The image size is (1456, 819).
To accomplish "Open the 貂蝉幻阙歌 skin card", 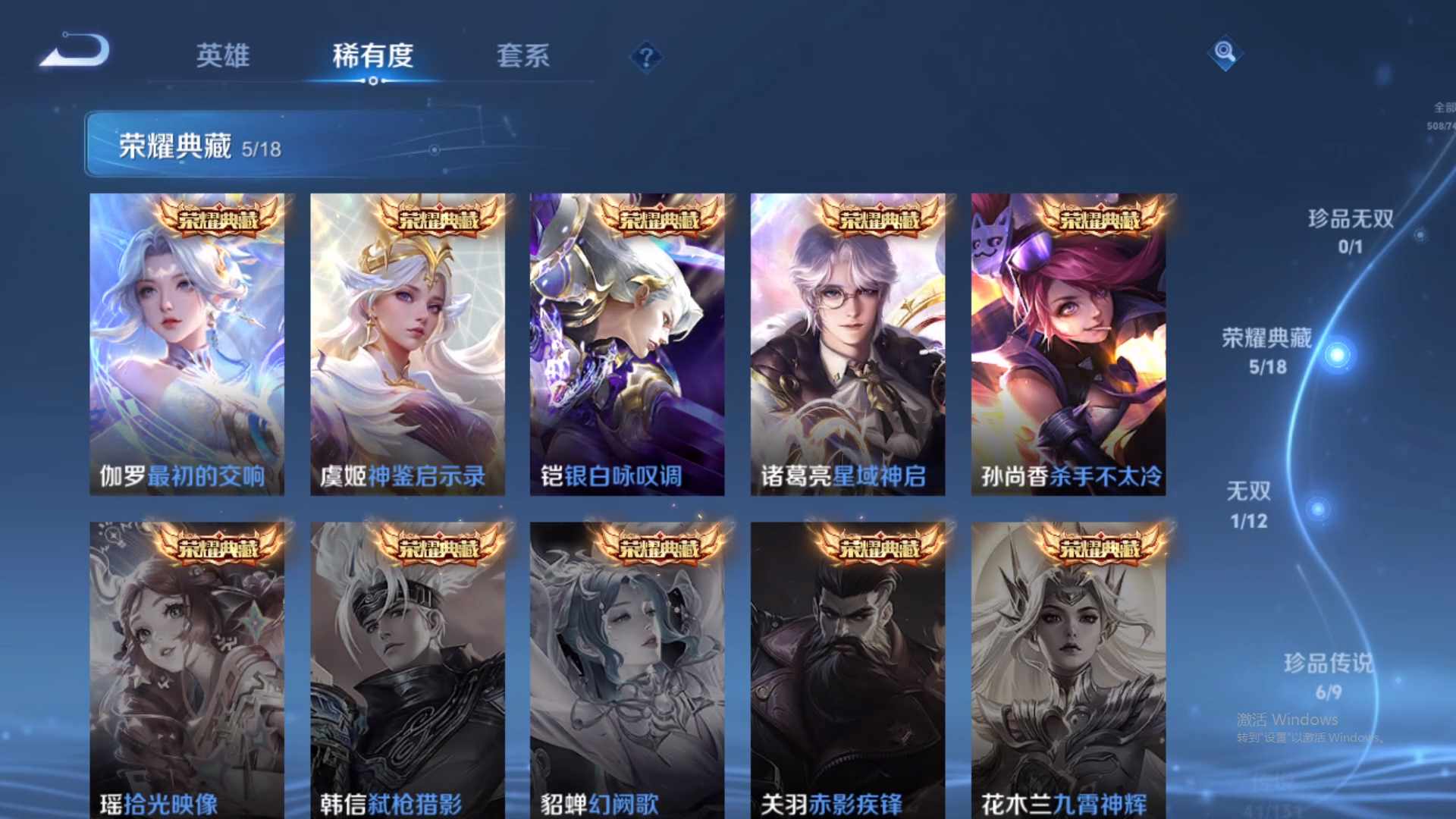I will [627, 667].
